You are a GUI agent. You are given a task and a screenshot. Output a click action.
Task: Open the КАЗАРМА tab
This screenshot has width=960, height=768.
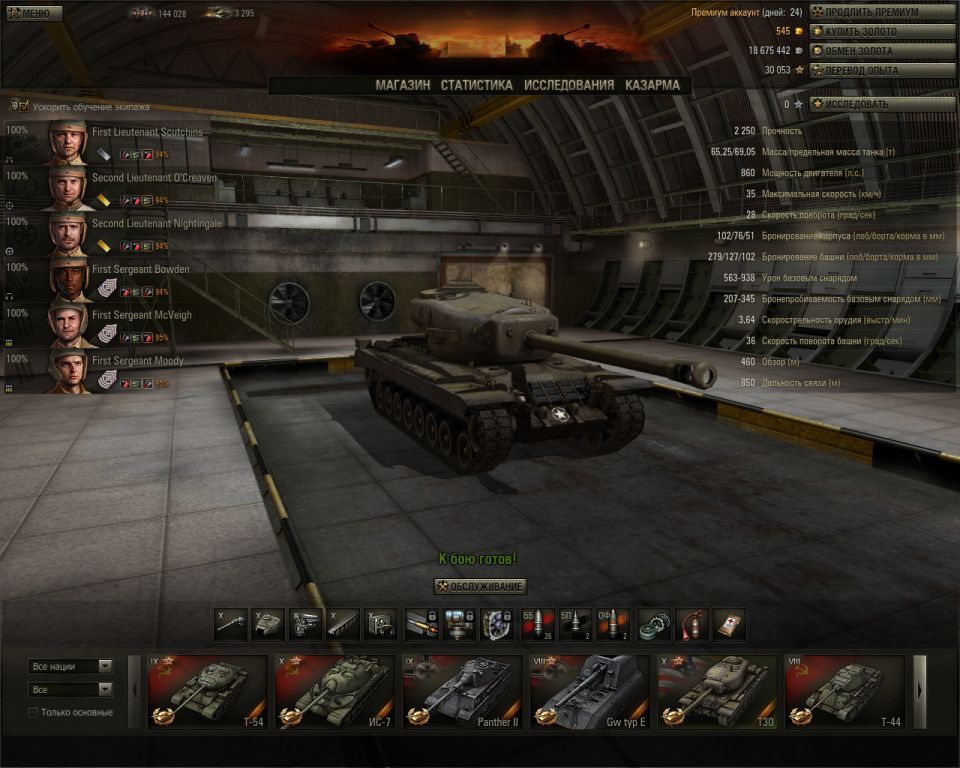click(652, 85)
